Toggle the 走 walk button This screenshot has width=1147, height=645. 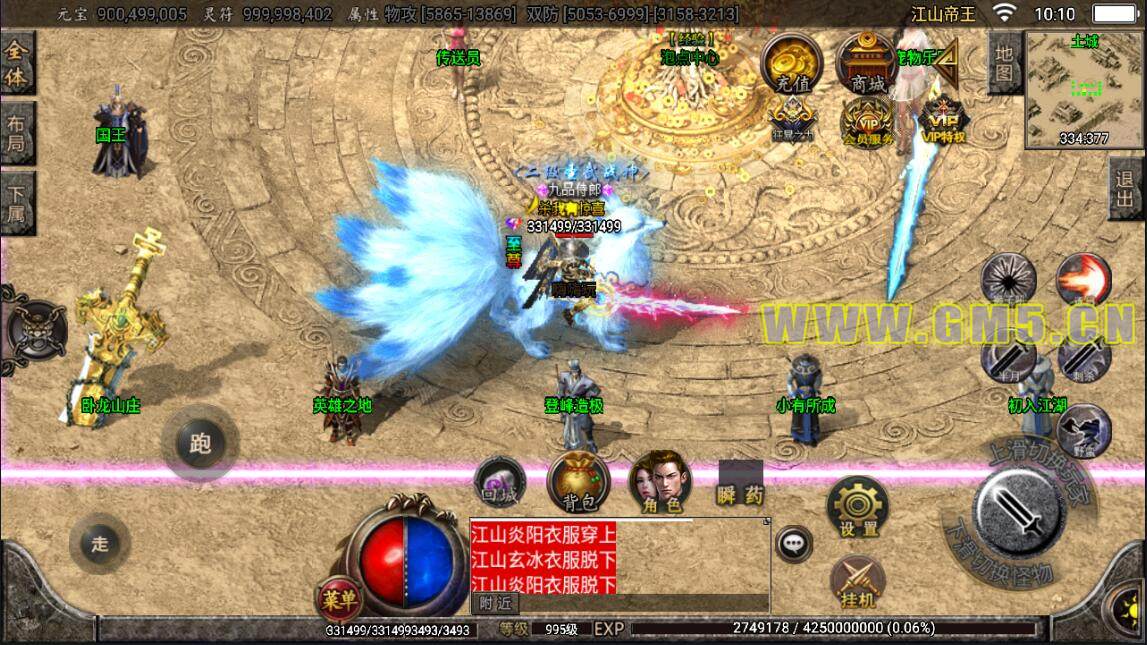100,543
